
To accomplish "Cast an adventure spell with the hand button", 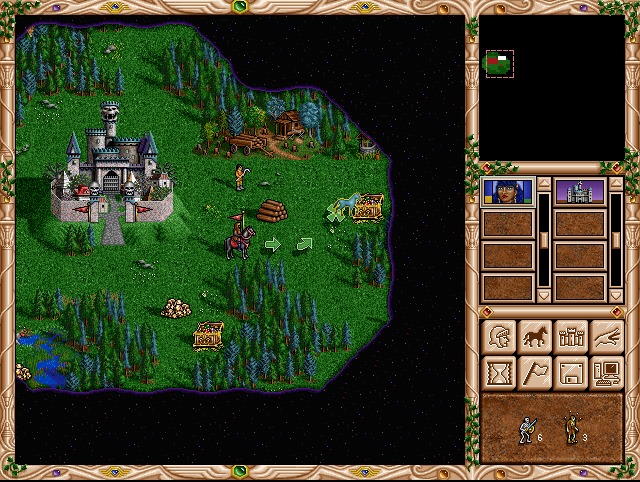I will coord(606,336).
